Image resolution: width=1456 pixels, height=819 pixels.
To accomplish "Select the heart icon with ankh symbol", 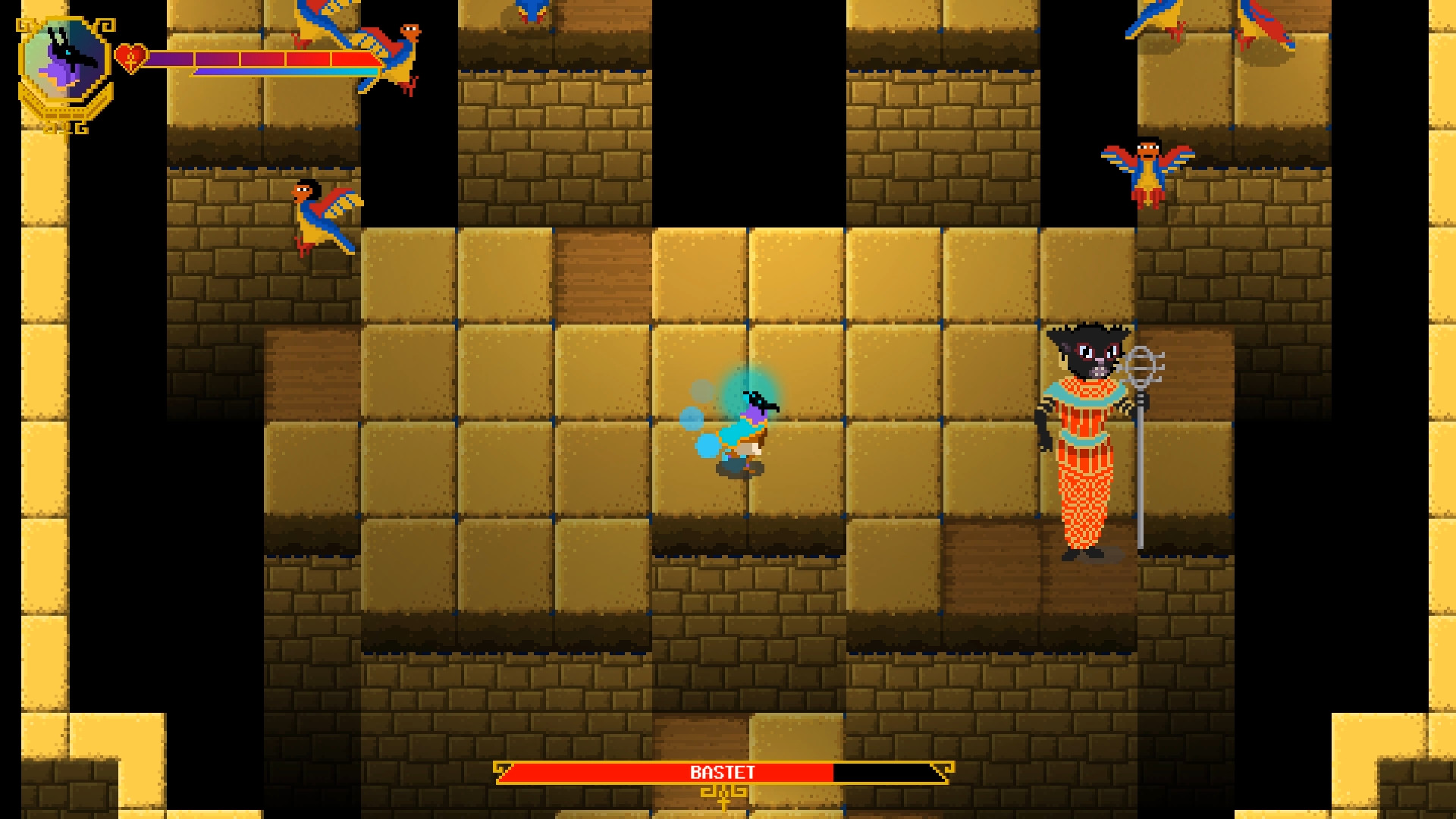I will click(130, 58).
